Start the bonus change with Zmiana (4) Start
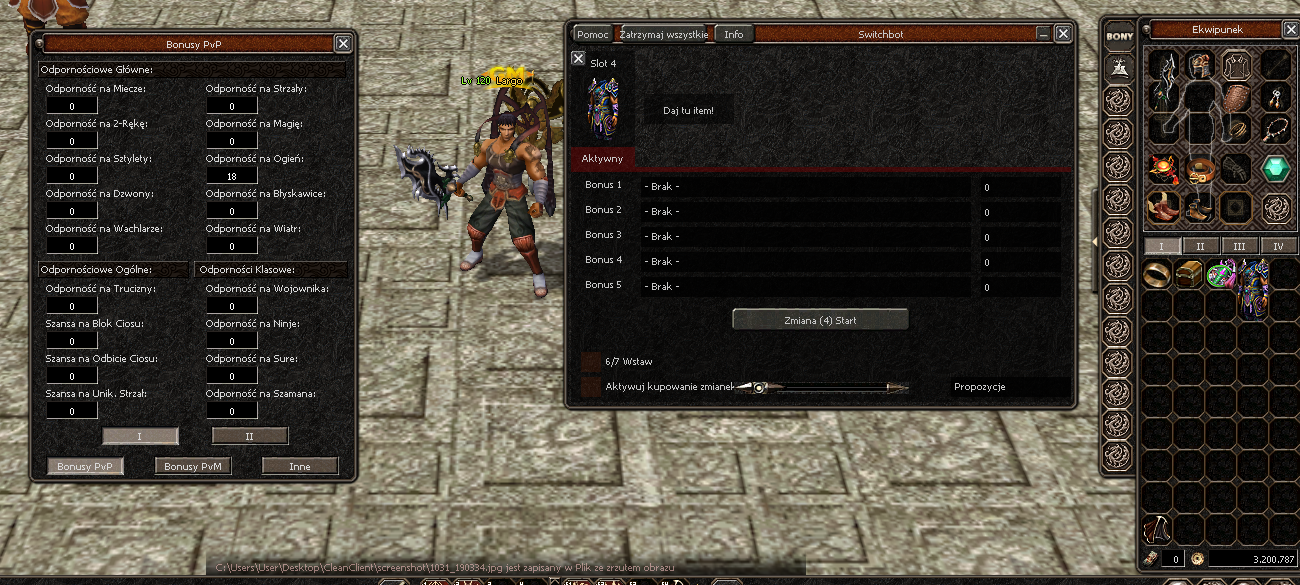This screenshot has height=585, width=1300. (x=820, y=320)
